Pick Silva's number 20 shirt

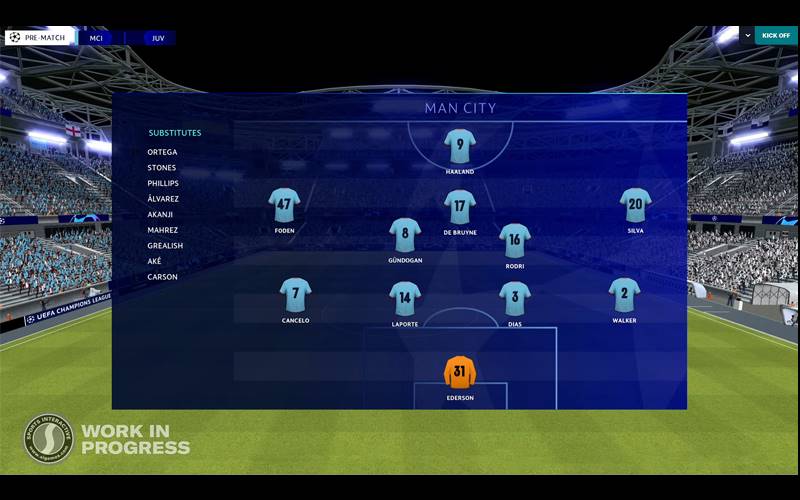point(635,205)
